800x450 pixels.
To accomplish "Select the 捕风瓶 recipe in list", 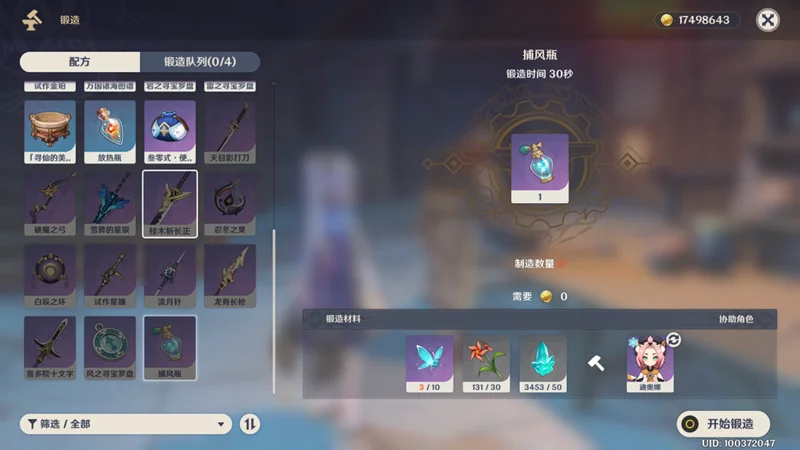I will click(170, 346).
